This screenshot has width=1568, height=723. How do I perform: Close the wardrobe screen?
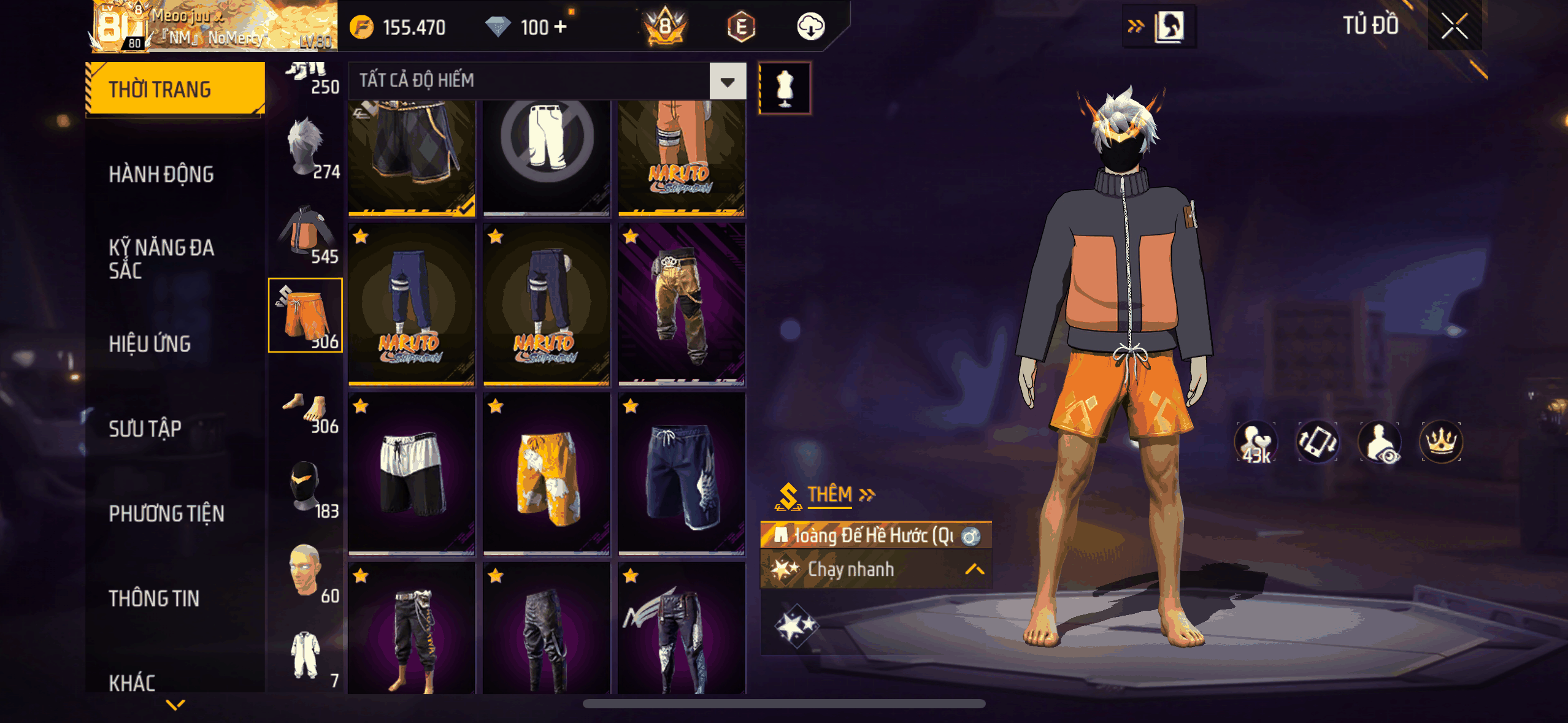[1454, 26]
